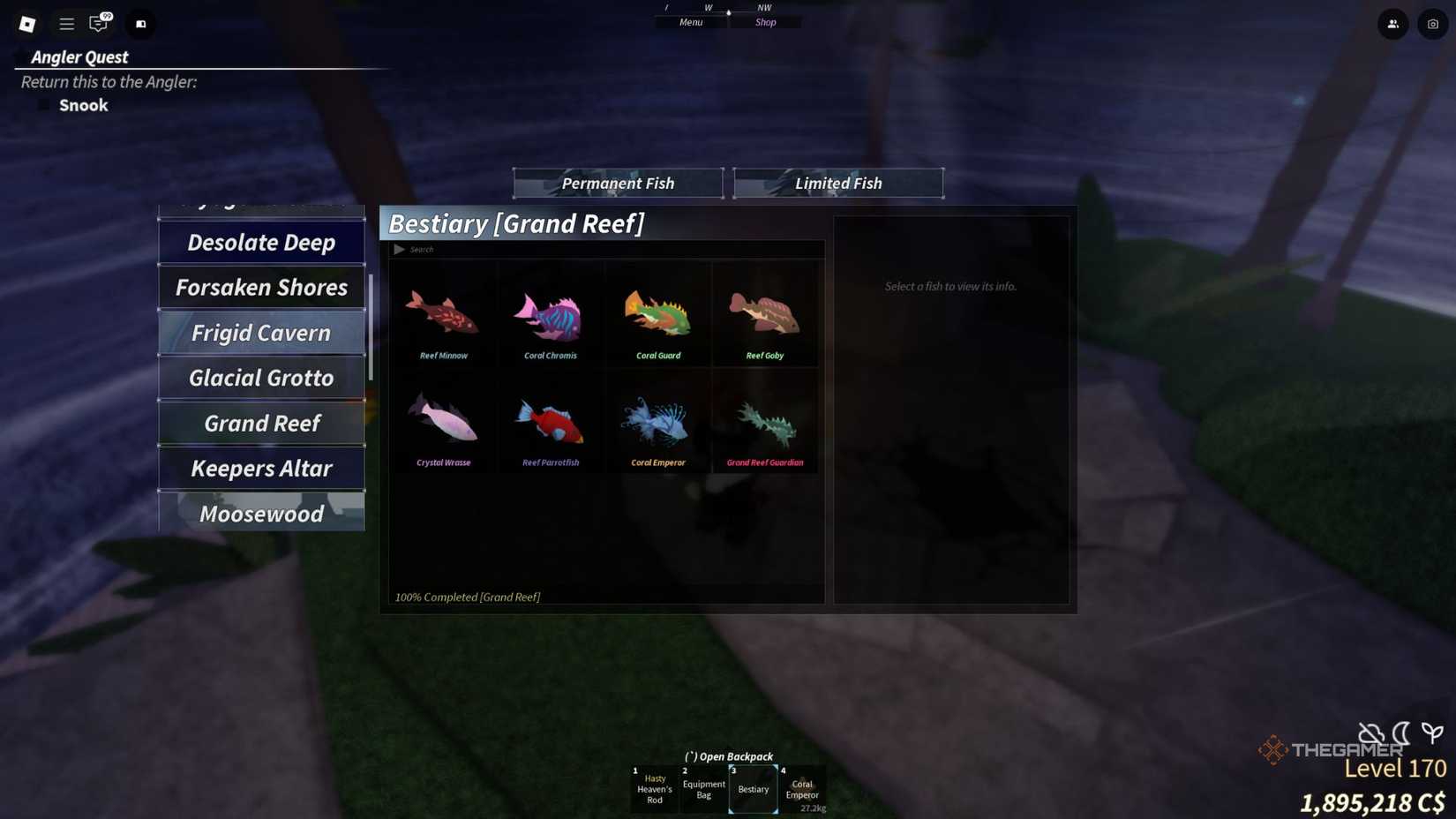Screen dimensions: 1456x819
Task: Click the crescent moon night indicator
Action: click(x=1400, y=733)
